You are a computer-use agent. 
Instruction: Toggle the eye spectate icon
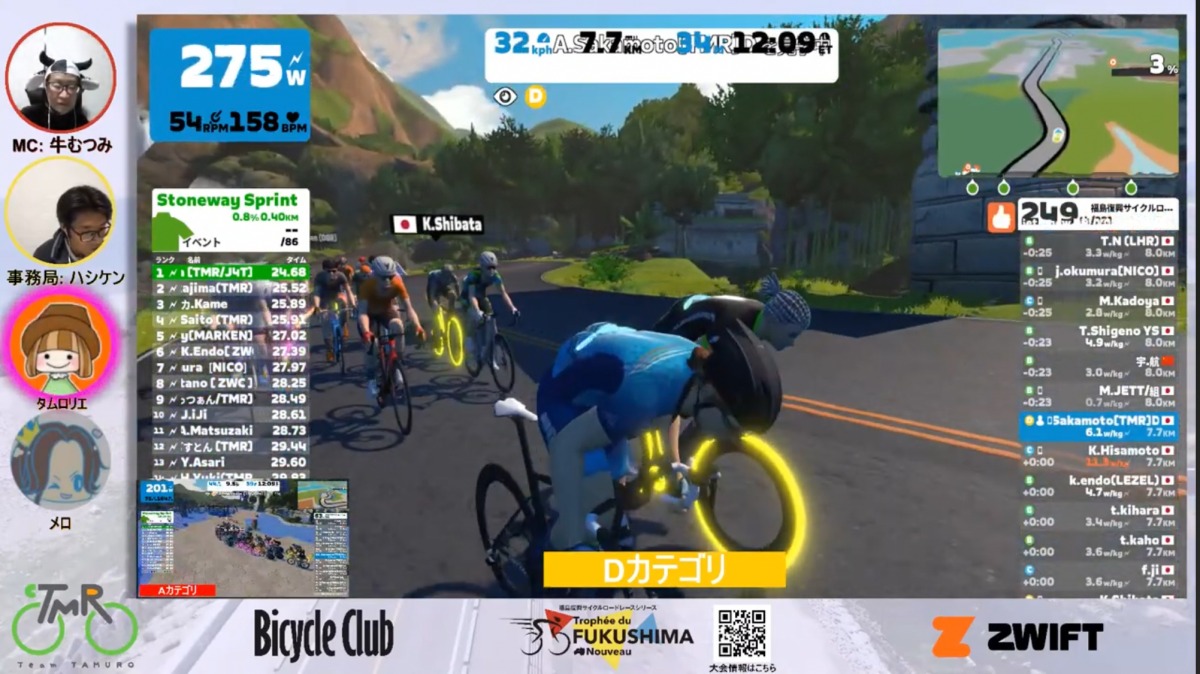point(506,97)
